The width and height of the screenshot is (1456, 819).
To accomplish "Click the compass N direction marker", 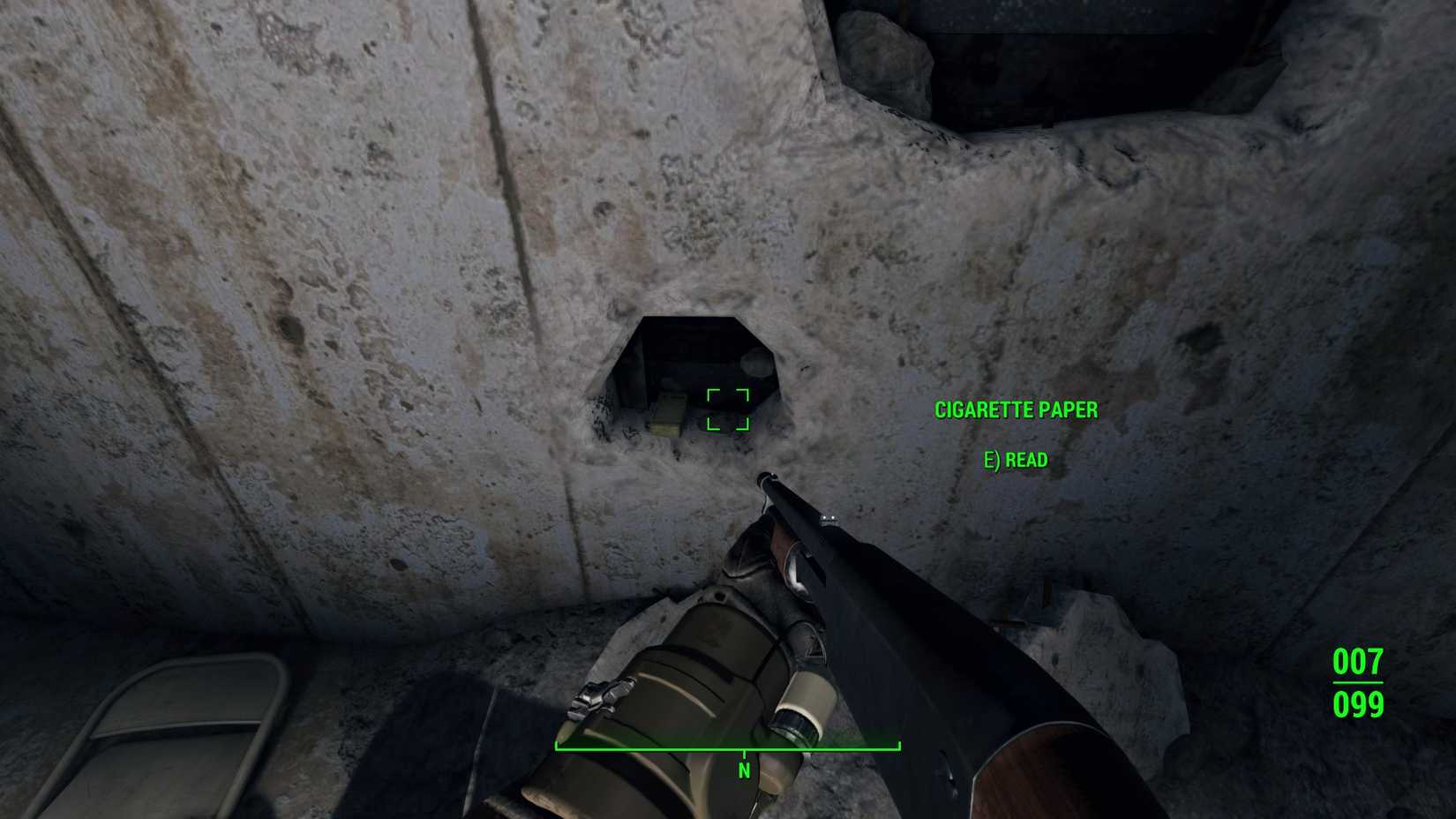I will 743,770.
